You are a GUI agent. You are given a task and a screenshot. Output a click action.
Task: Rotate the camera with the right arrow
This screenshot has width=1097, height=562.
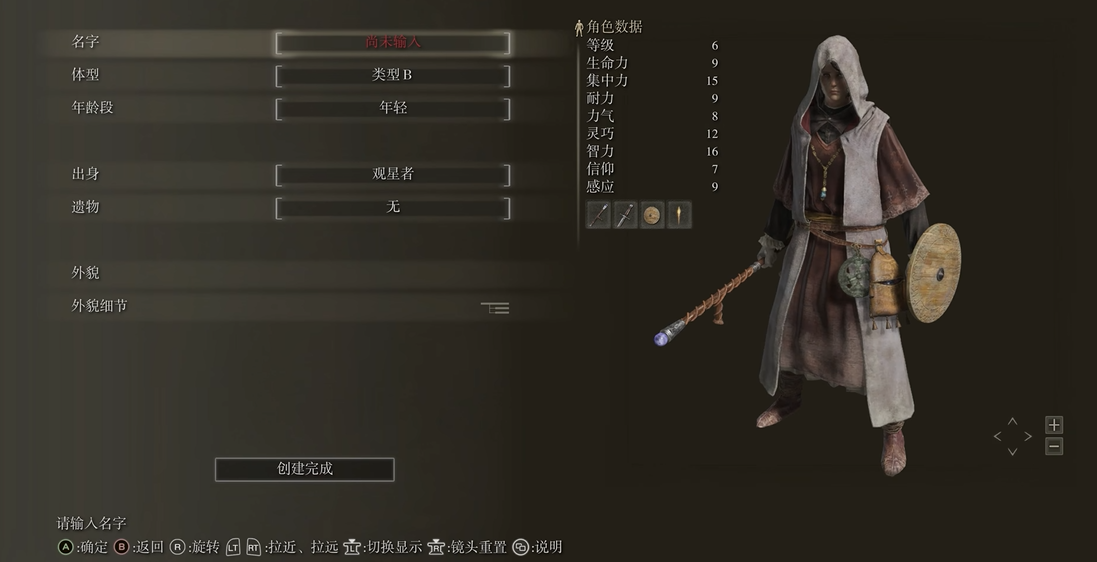1028,437
